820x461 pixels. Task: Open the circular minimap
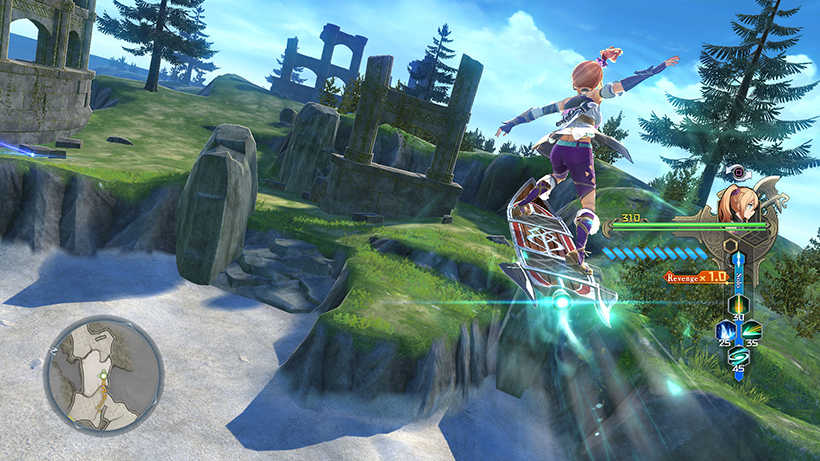point(104,375)
